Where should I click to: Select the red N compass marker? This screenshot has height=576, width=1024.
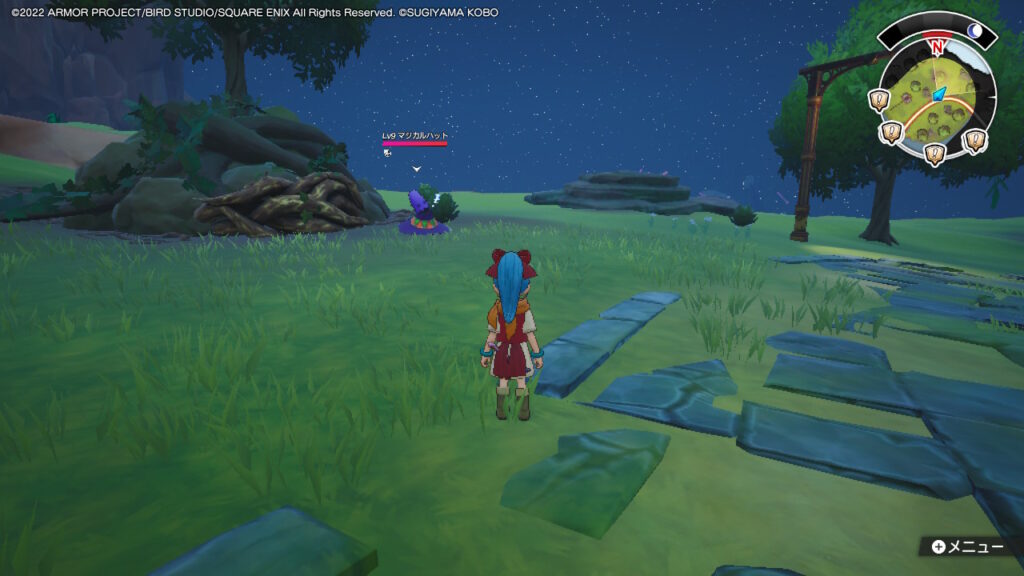point(937,46)
